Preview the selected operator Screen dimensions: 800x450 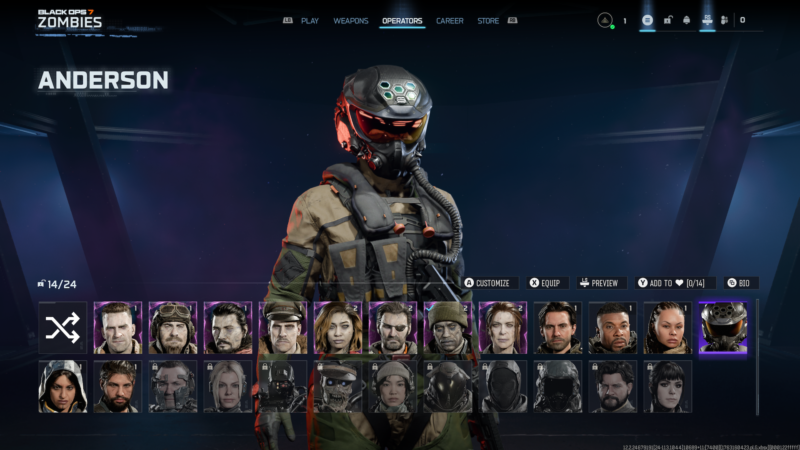(600, 283)
